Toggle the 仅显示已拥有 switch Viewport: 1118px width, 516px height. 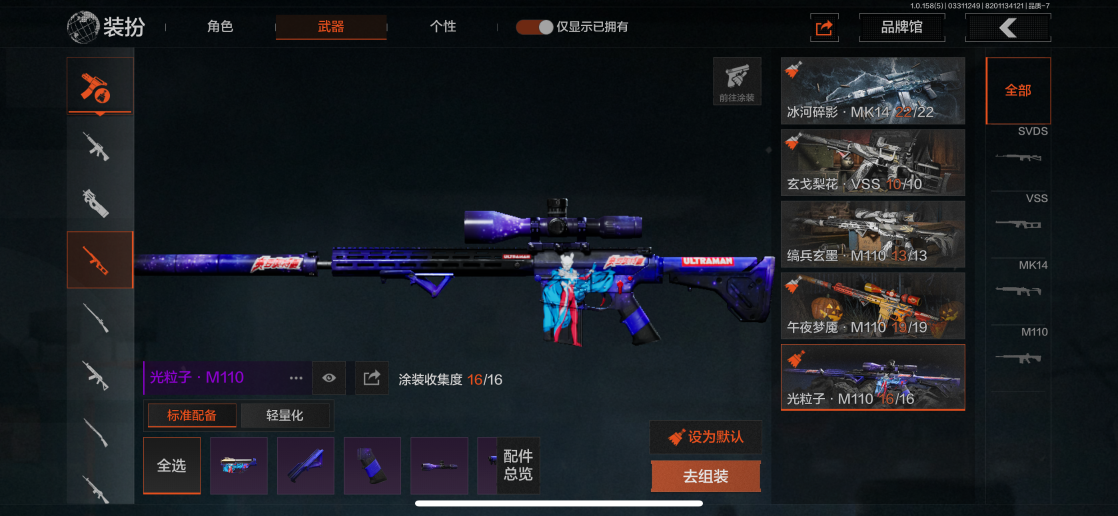pos(535,27)
